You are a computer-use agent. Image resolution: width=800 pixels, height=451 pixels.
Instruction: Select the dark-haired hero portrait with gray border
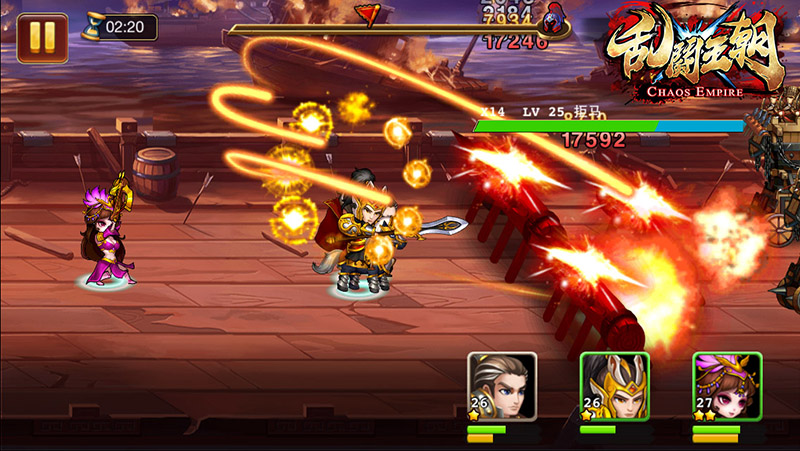point(502,387)
